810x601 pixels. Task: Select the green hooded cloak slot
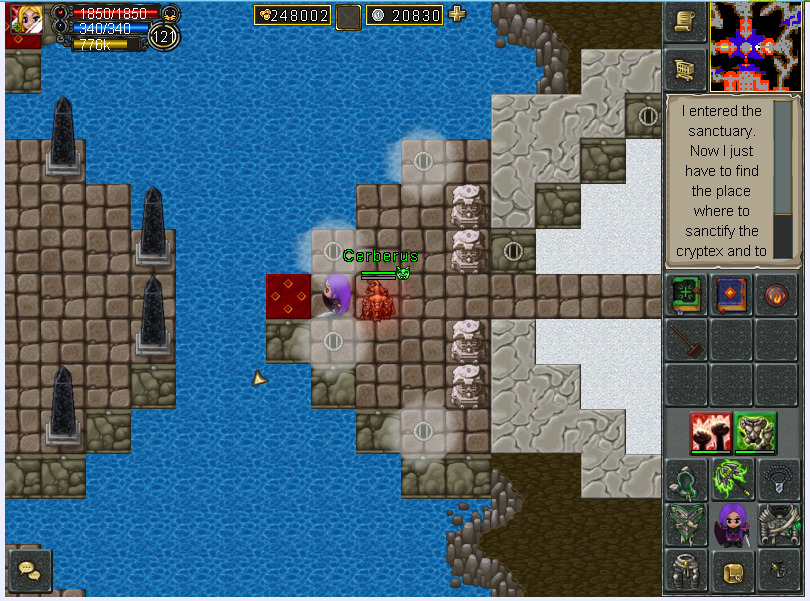pyautogui.click(x=686, y=479)
